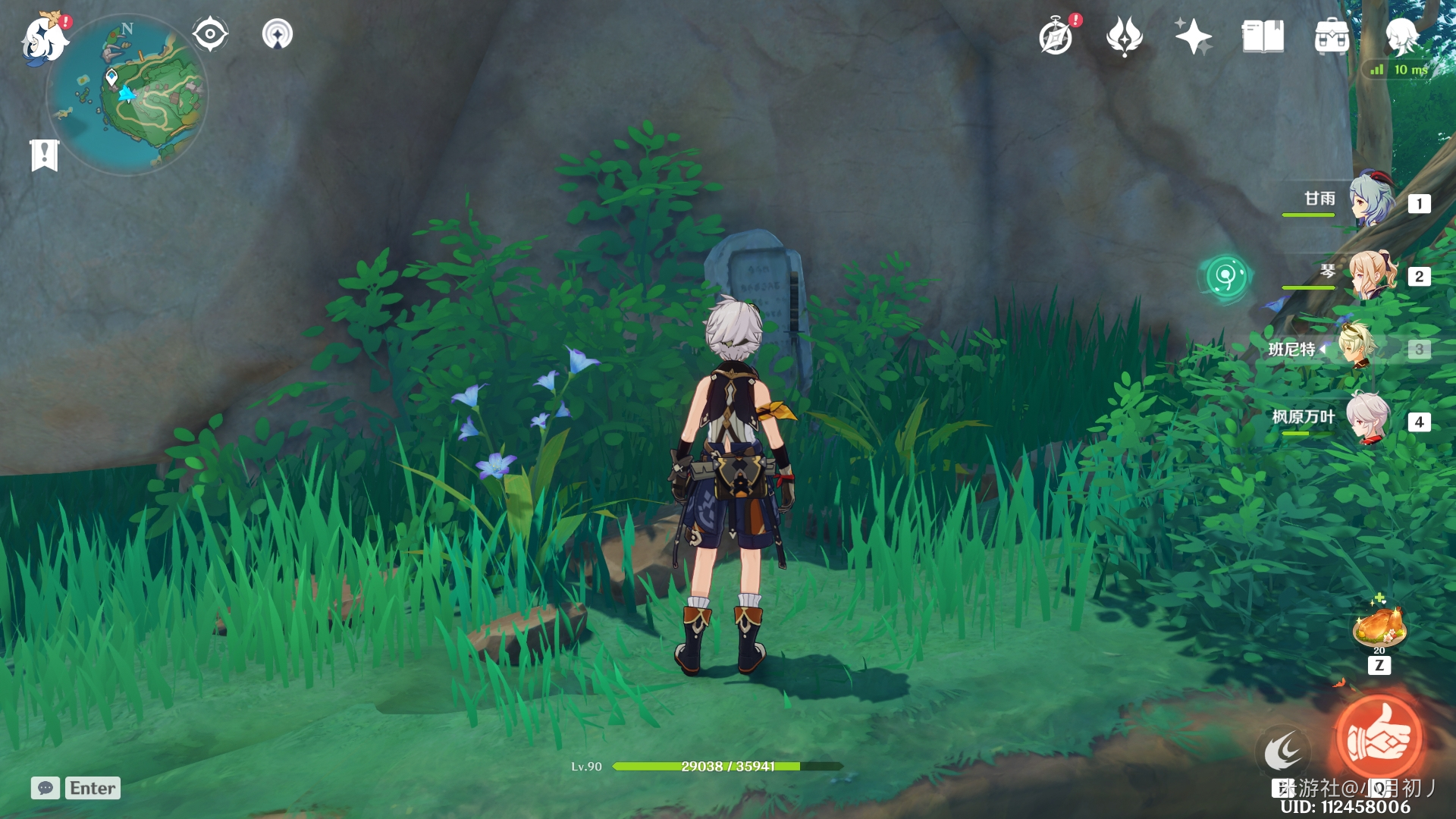The width and height of the screenshot is (1456, 819).
Task: Open the character screen icon
Action: [1401, 36]
